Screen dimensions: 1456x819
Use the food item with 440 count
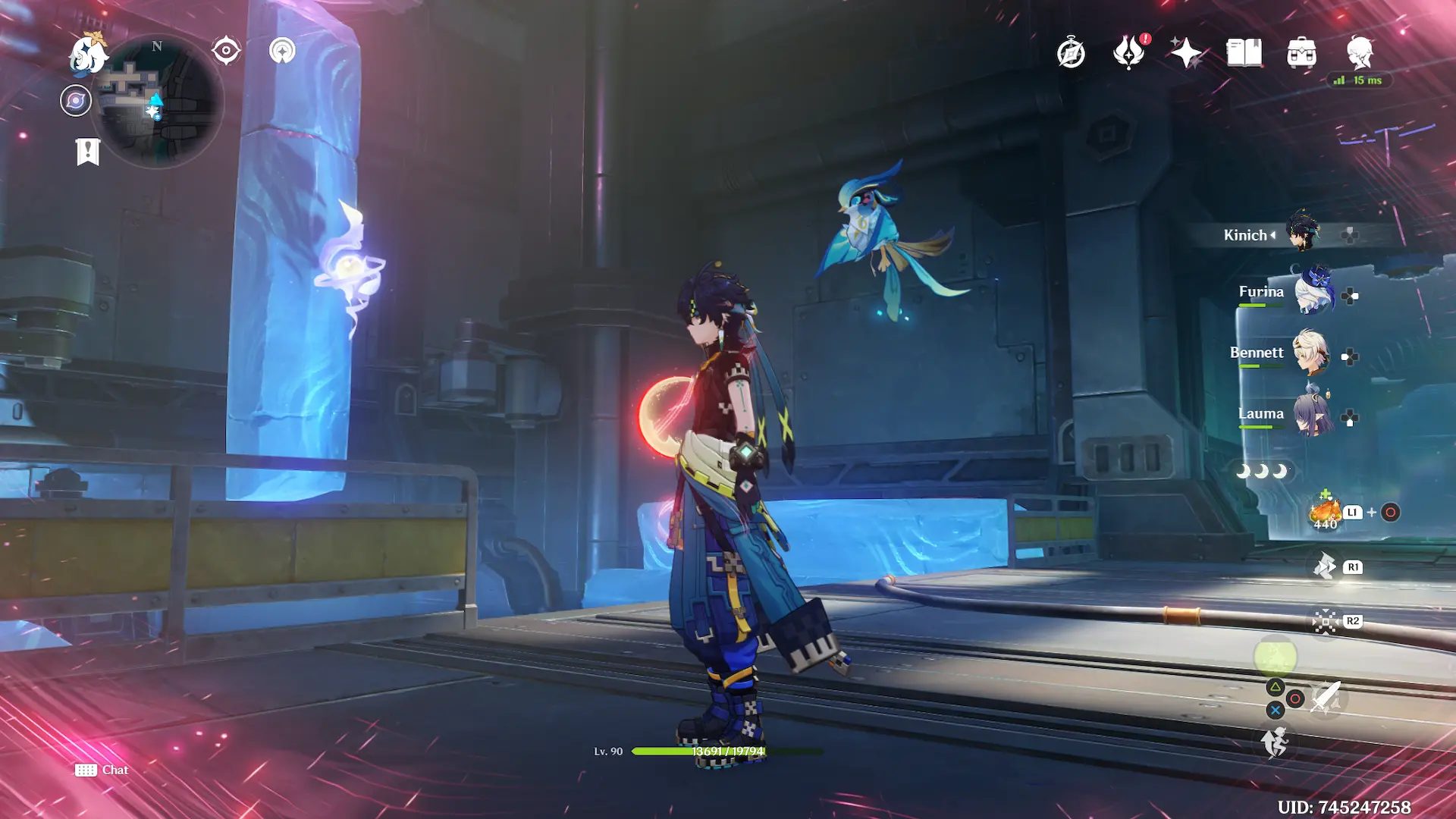(x=1326, y=513)
